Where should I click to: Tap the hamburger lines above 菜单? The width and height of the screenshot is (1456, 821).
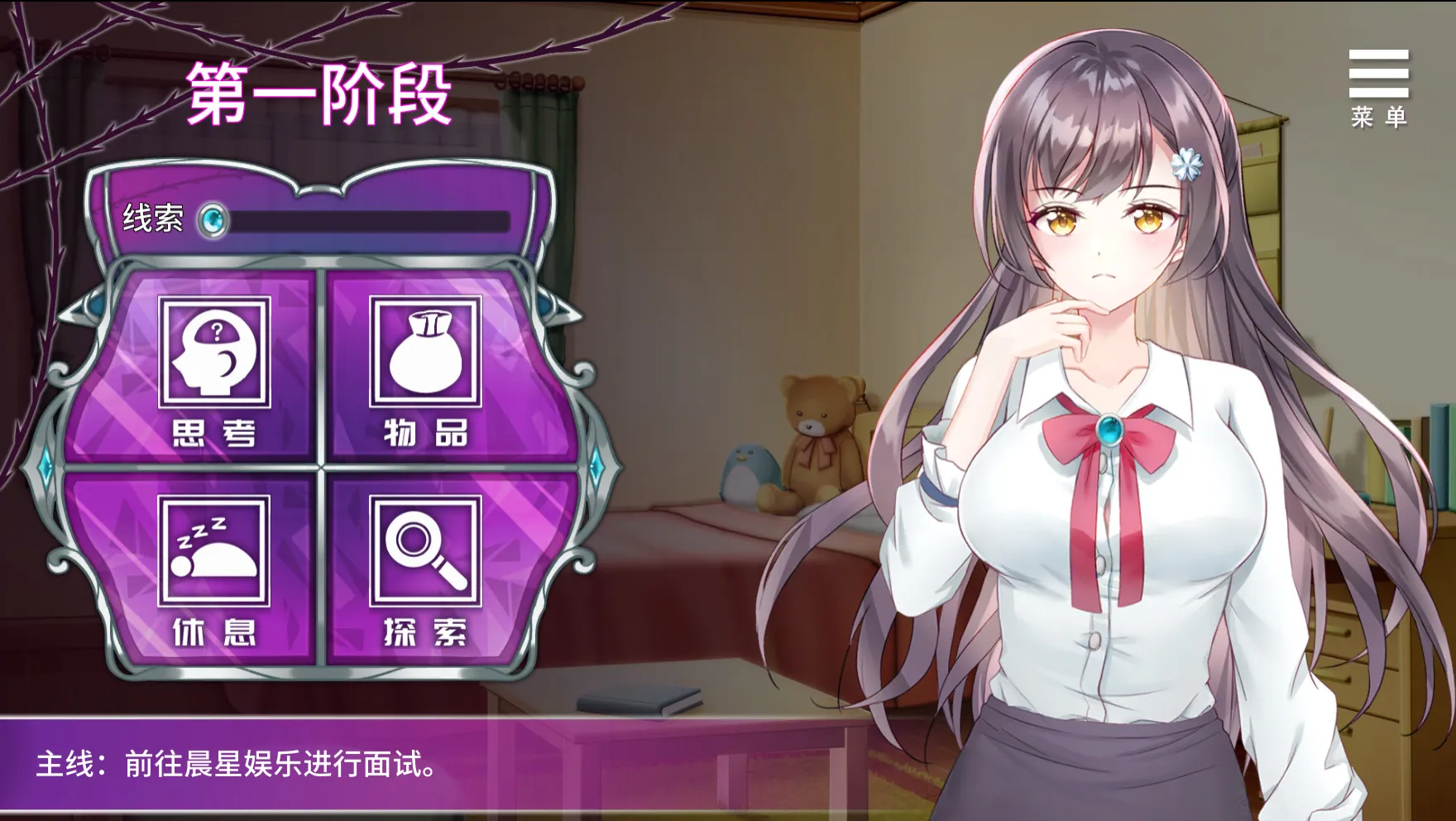pos(1377,74)
